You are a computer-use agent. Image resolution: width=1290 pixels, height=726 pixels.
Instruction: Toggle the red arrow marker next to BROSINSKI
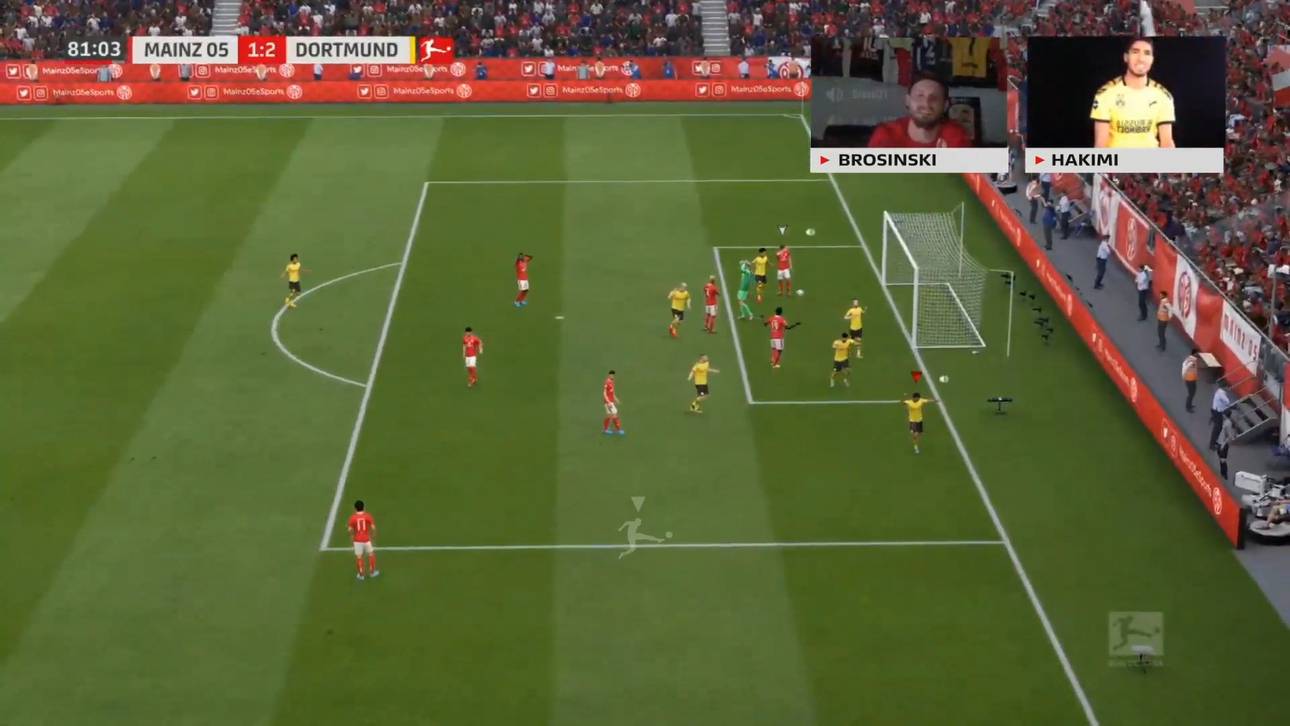click(826, 159)
